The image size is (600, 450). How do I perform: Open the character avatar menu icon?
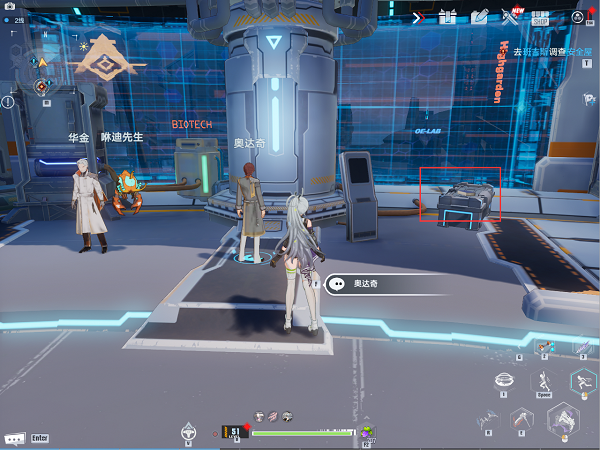click(x=578, y=16)
